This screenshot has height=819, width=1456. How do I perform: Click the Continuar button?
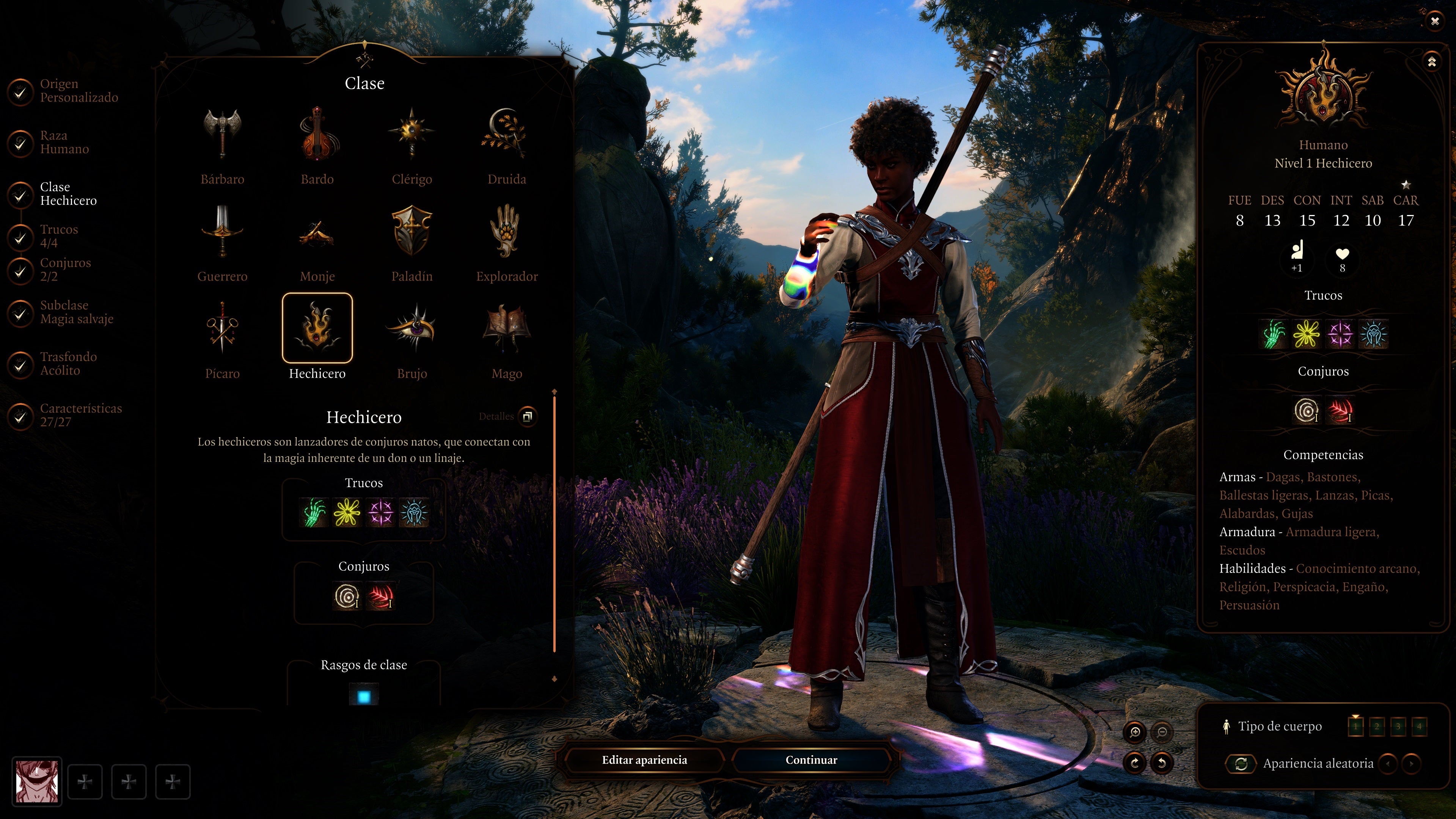pyautogui.click(x=811, y=760)
